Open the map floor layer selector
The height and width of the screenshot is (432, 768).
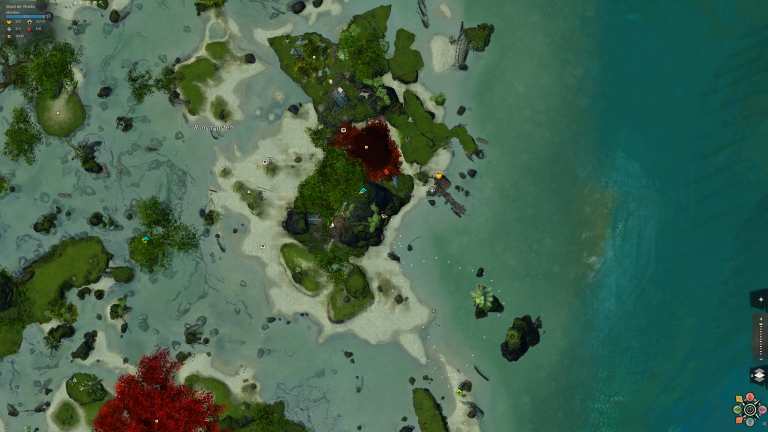758,375
